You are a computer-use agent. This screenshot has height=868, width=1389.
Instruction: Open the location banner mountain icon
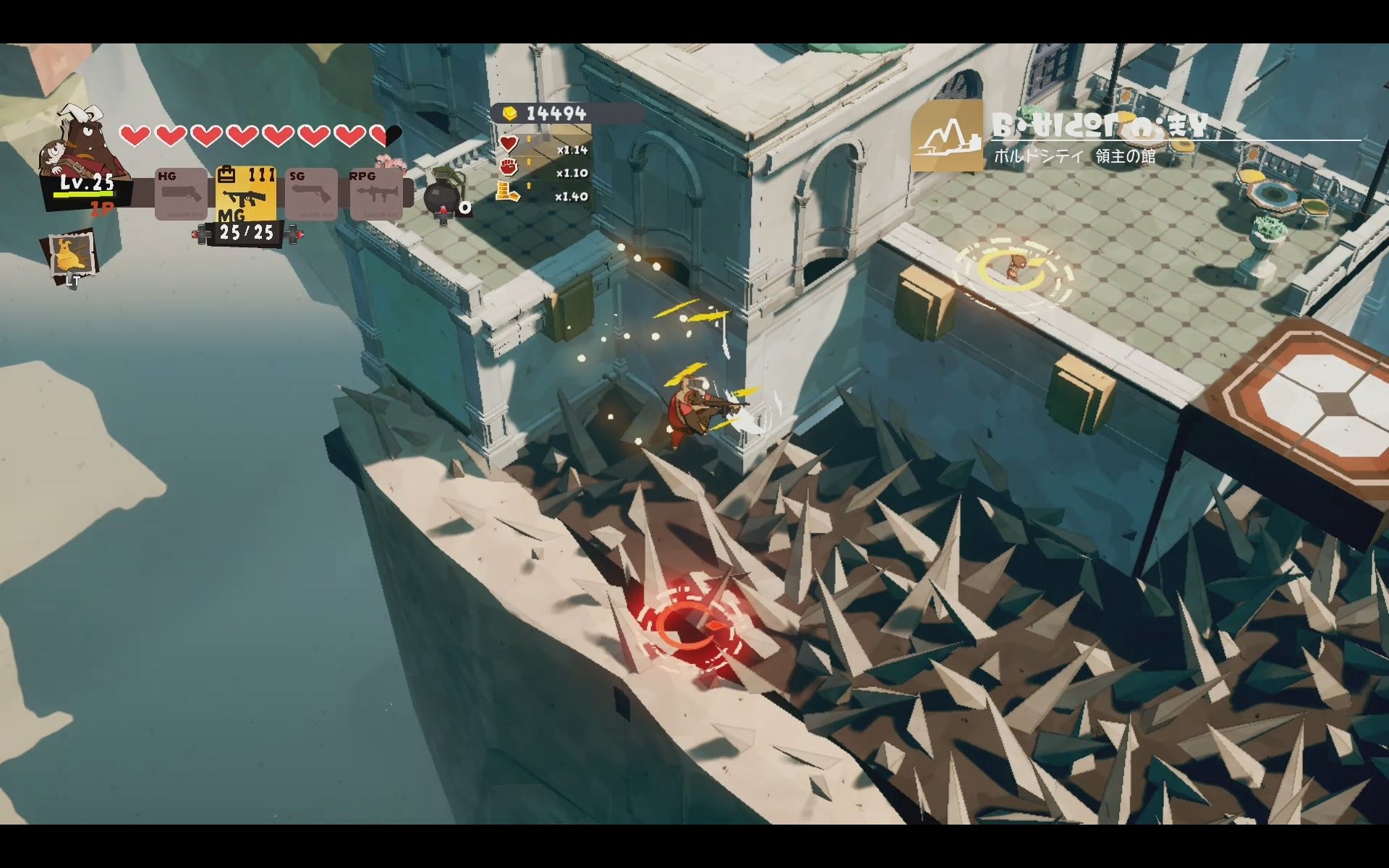(946, 137)
